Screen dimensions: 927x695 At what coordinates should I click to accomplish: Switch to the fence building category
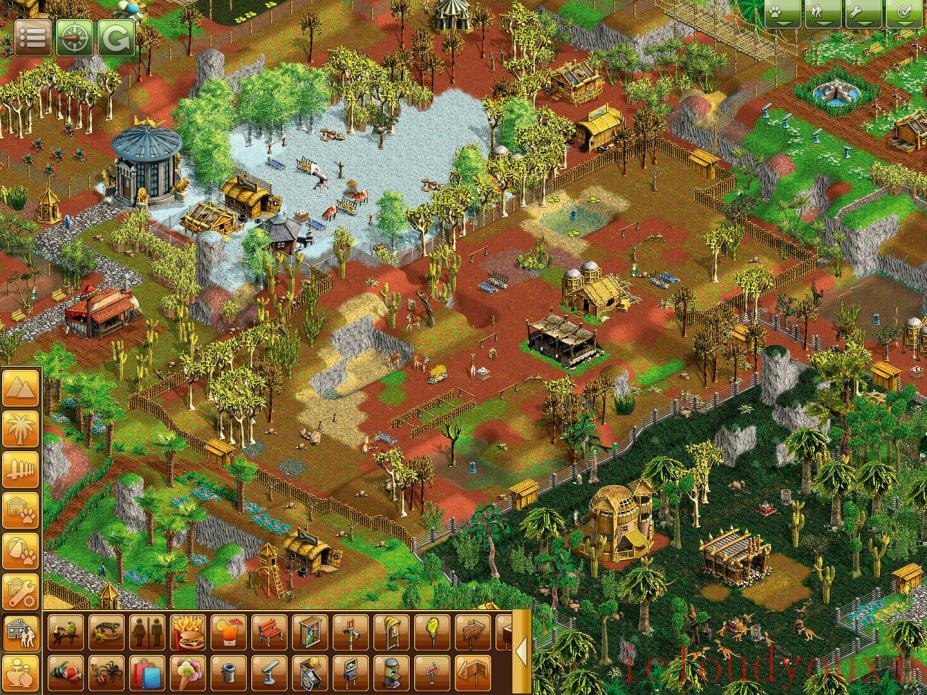[20, 470]
